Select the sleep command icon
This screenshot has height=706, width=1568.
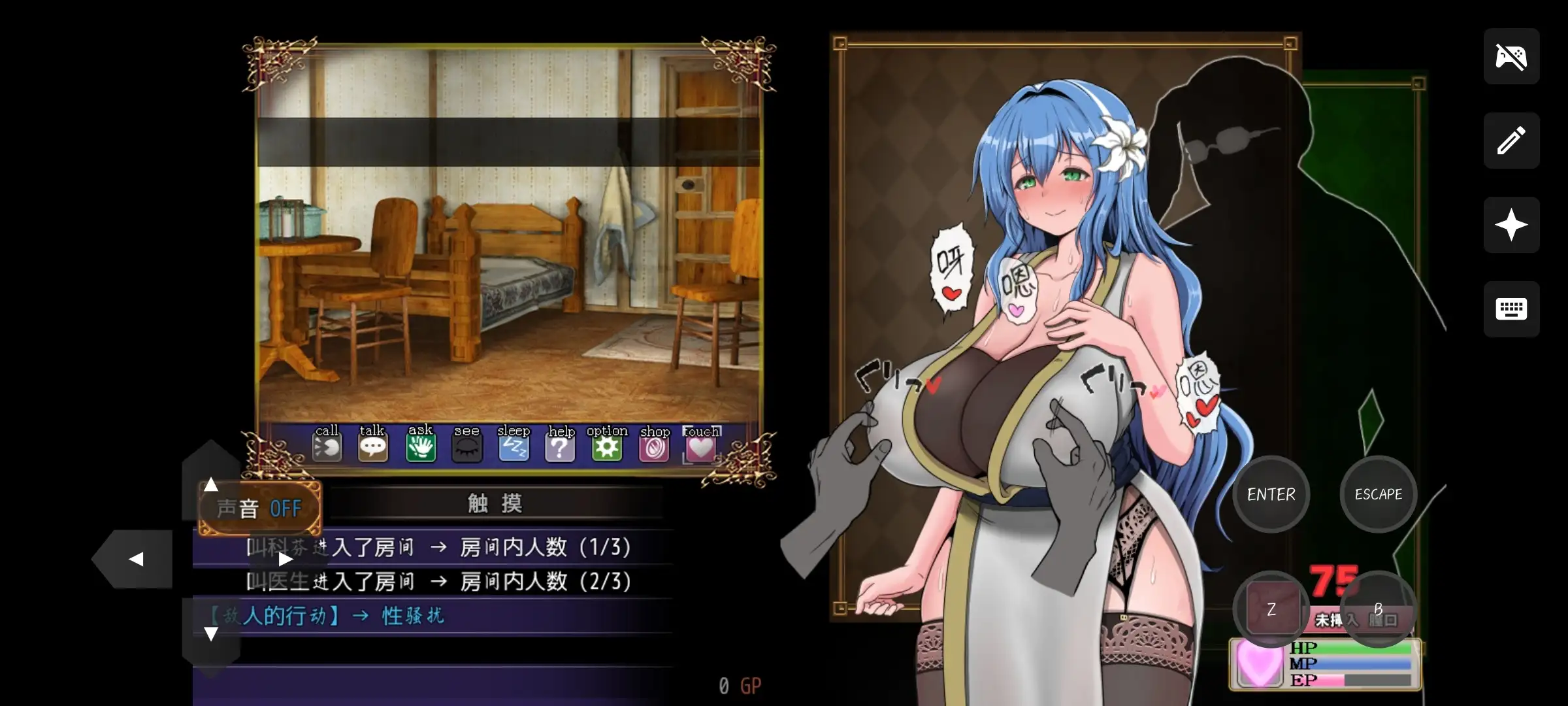514,447
